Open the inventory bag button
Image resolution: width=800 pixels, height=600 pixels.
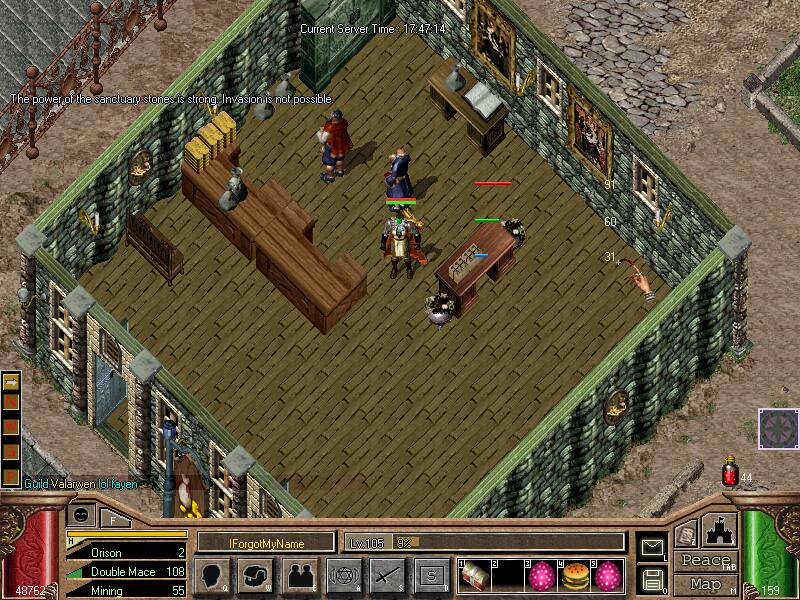[253, 575]
